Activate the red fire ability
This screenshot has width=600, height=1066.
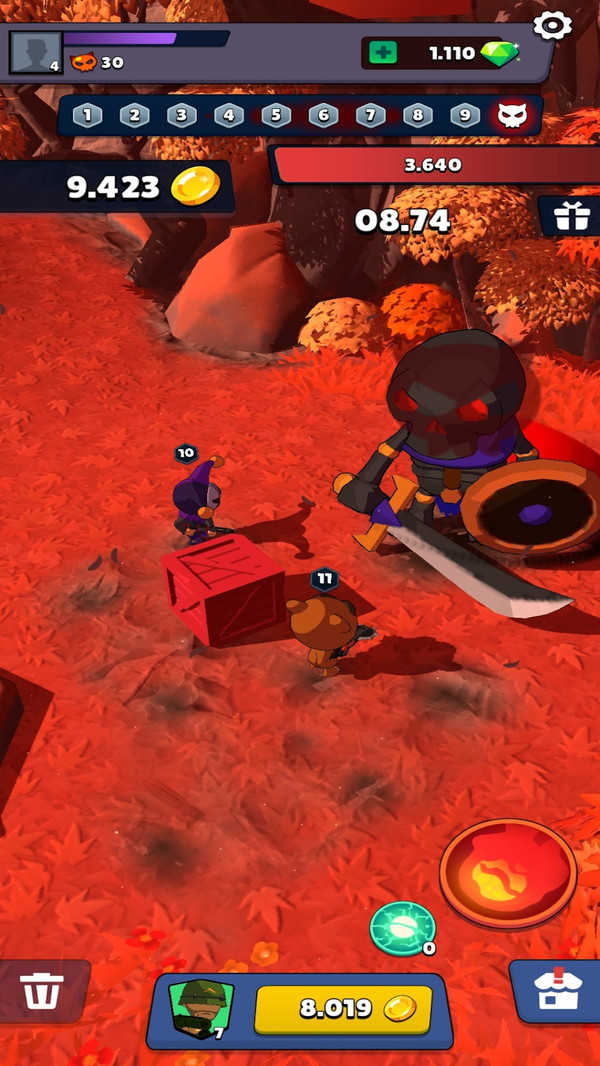click(x=508, y=873)
